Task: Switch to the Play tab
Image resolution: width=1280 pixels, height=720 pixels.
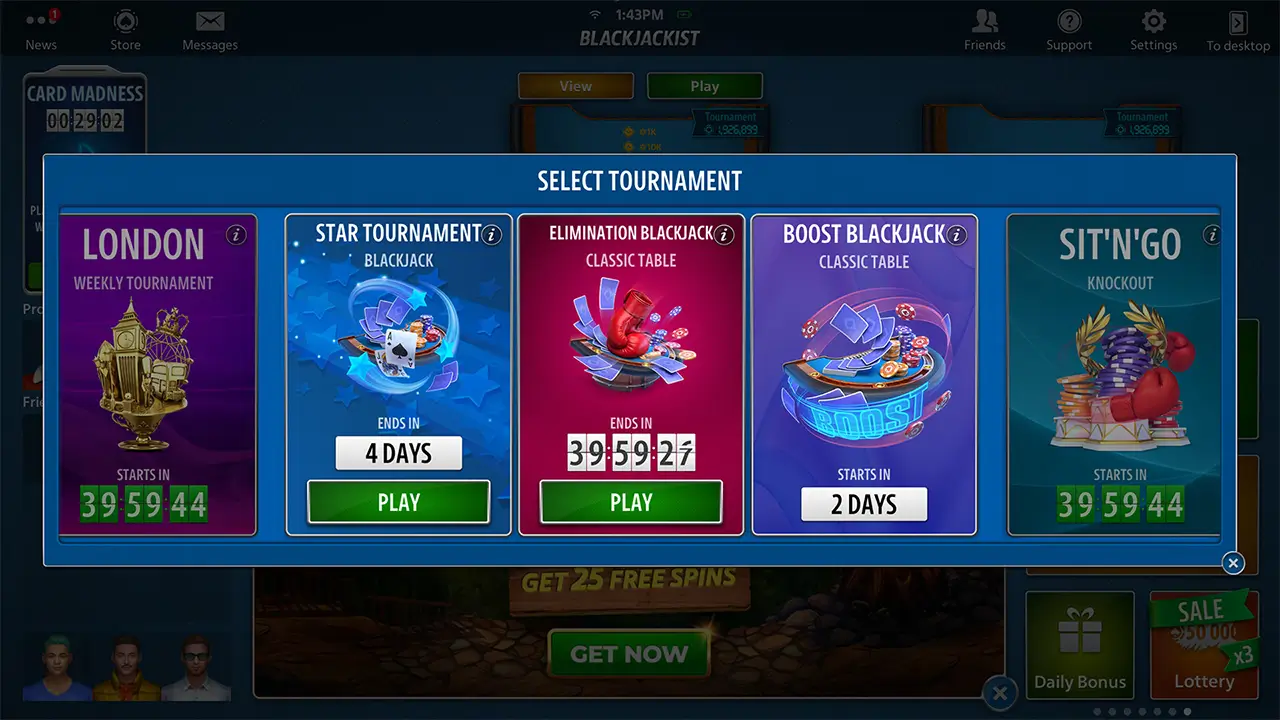Action: (x=705, y=86)
